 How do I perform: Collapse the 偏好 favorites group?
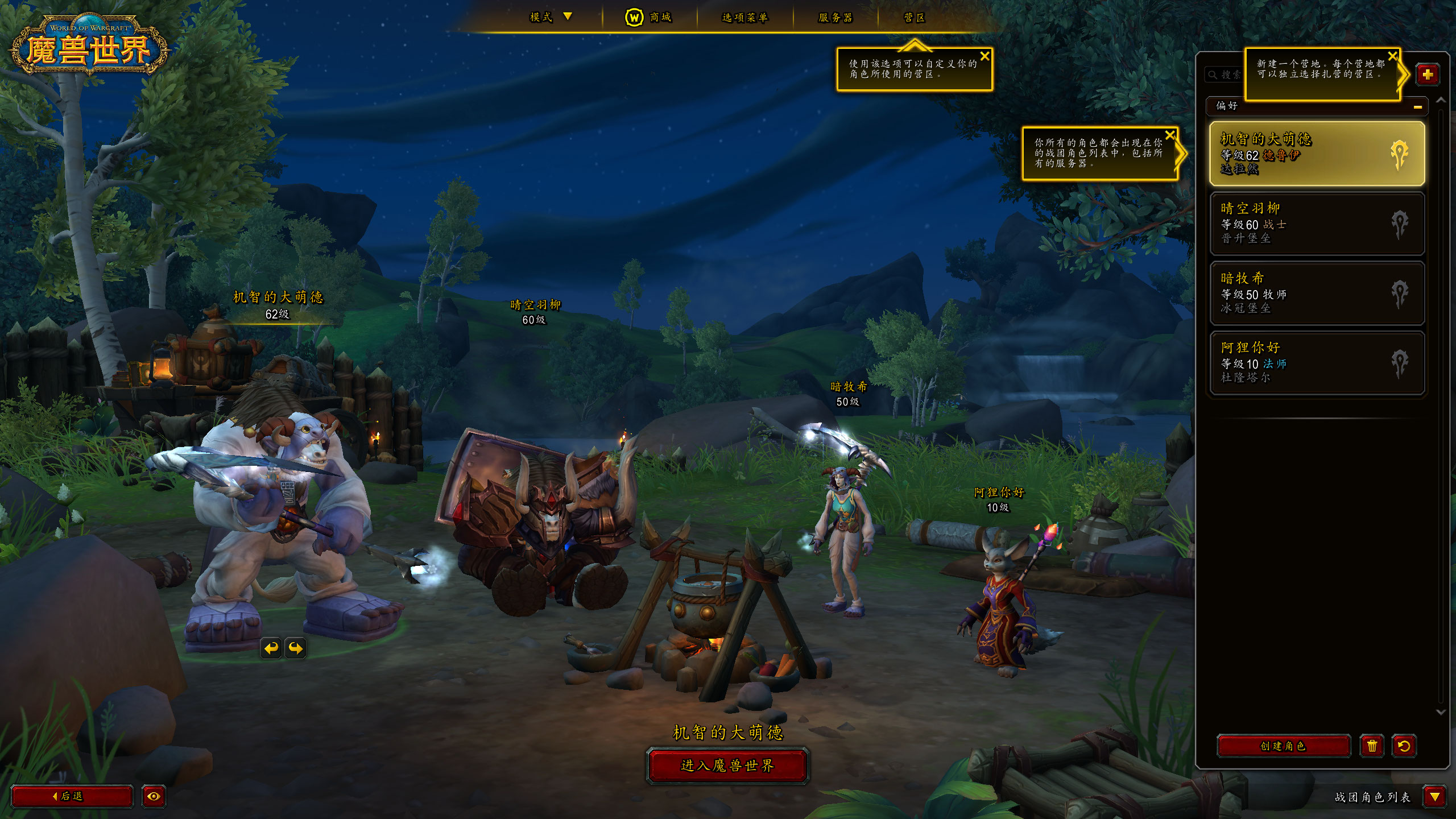1417,106
